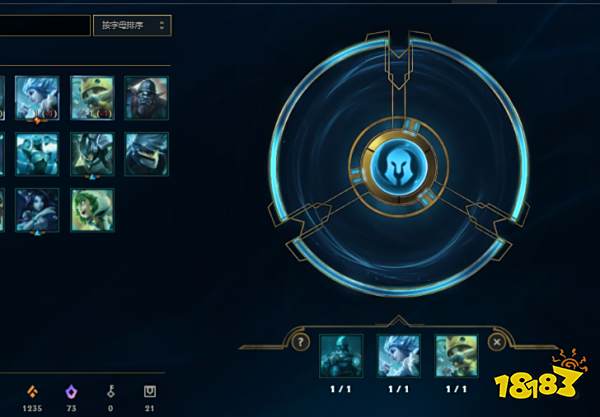Select the ice-haired champion shard in loot grid
The image size is (600, 417).
37,97
